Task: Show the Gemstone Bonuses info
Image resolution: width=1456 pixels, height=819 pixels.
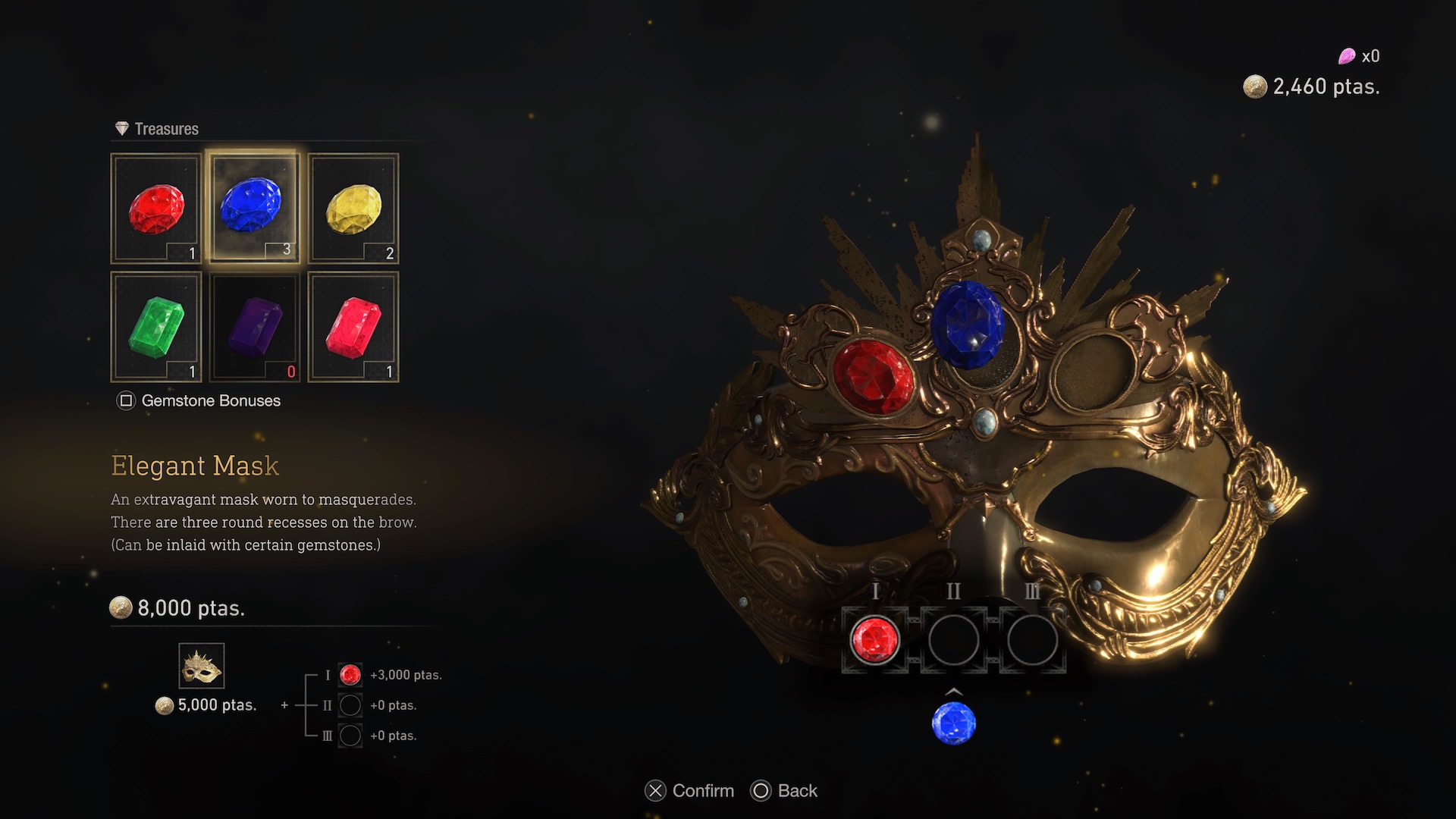Action: coord(199,400)
